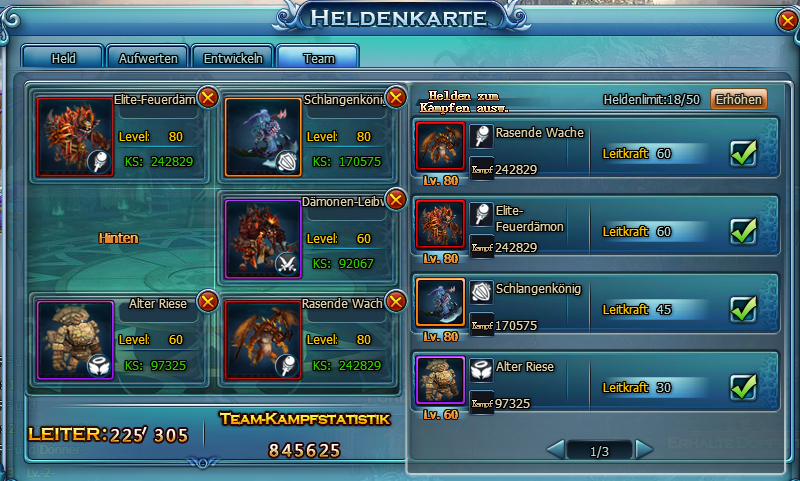Open the Aufwerten tab
The image size is (800, 481).
pos(147,58)
